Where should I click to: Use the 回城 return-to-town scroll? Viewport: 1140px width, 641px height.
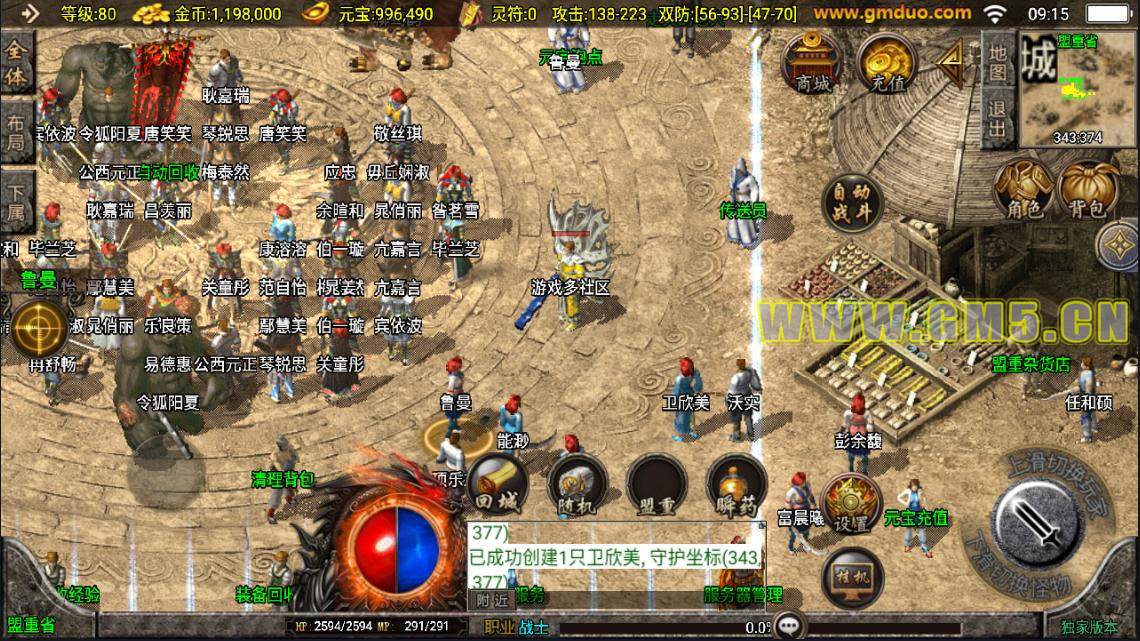[497, 485]
